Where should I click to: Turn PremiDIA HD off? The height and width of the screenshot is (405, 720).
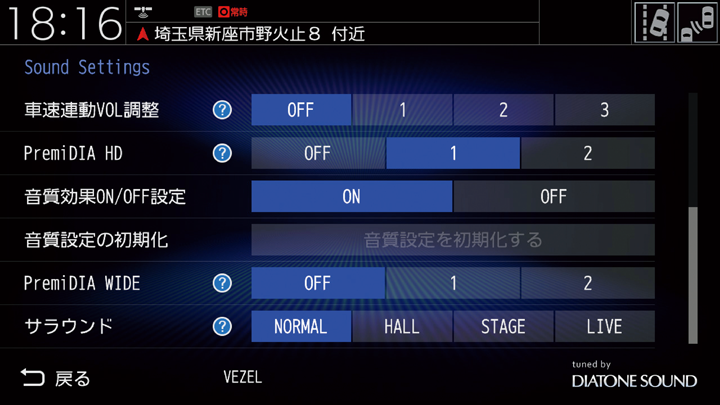[x=317, y=153]
